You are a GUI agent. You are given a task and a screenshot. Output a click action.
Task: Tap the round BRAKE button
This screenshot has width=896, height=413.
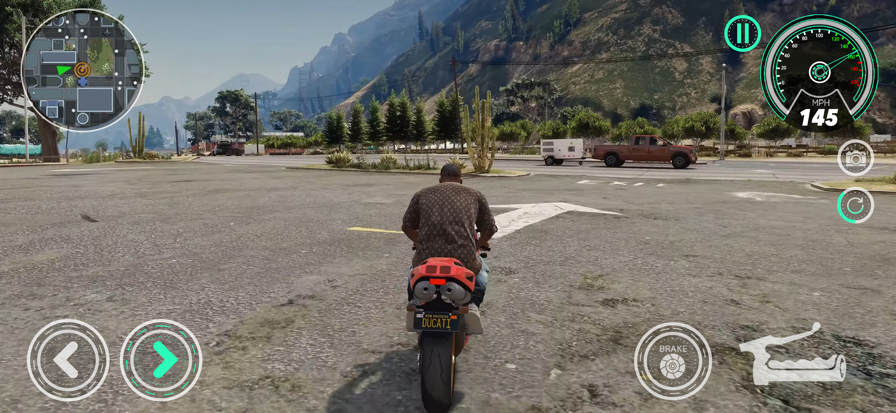[672, 361]
